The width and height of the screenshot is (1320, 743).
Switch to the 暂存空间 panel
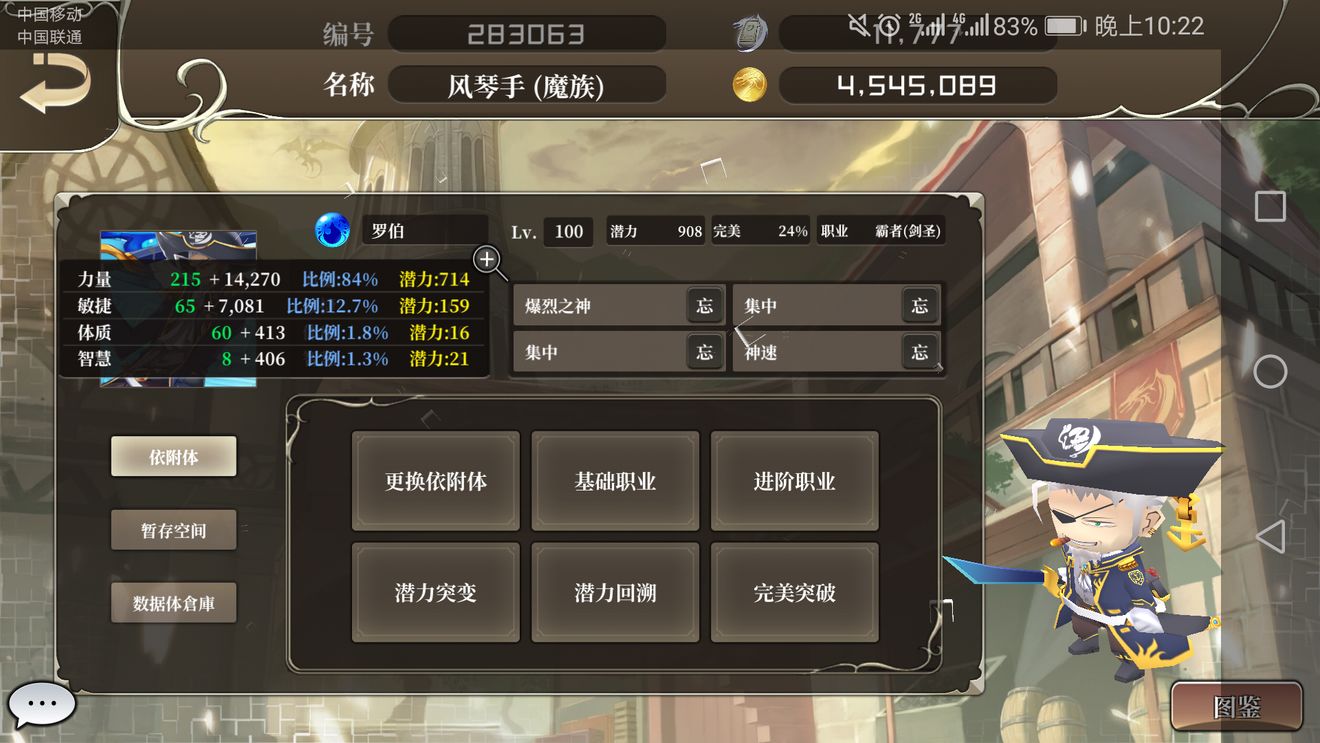coord(173,530)
